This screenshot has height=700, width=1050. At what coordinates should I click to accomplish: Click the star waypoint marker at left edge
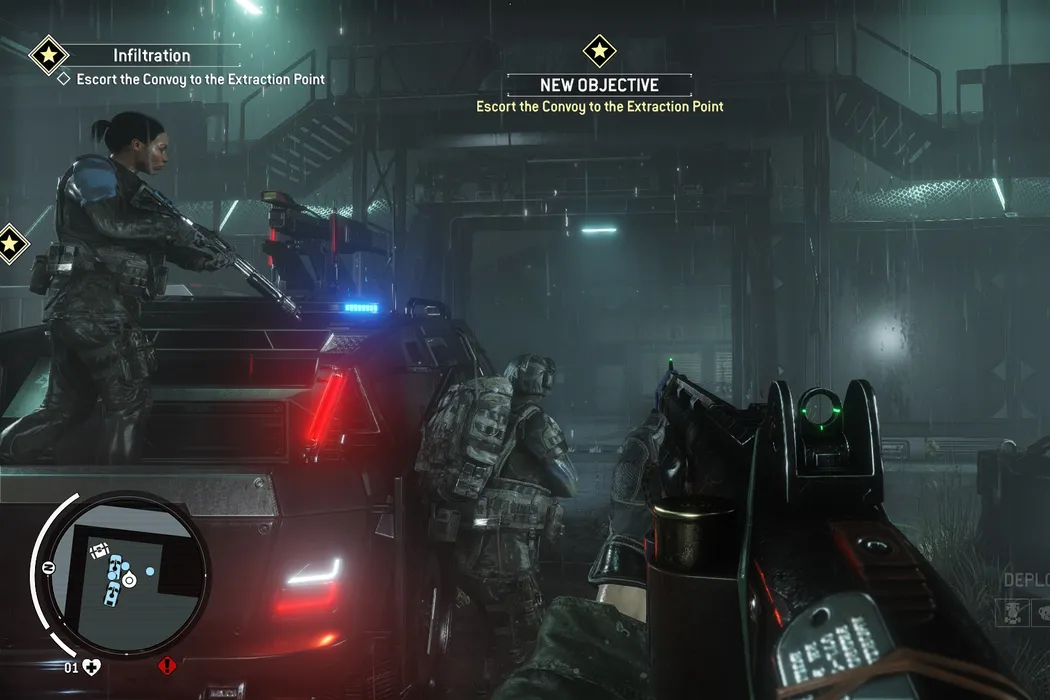10,243
